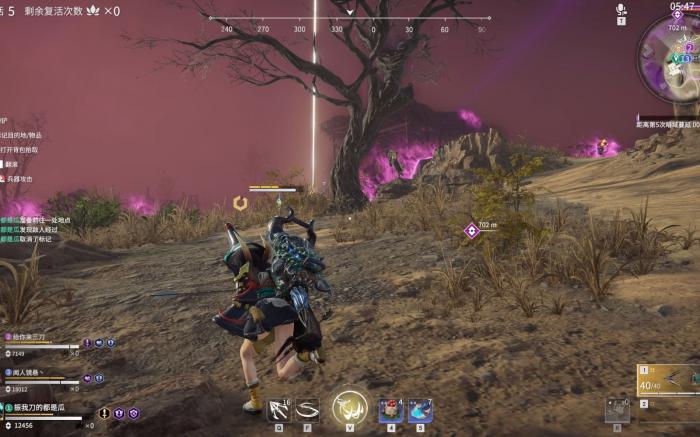
Task: Use the grappling hook item slot
Action: [280, 408]
